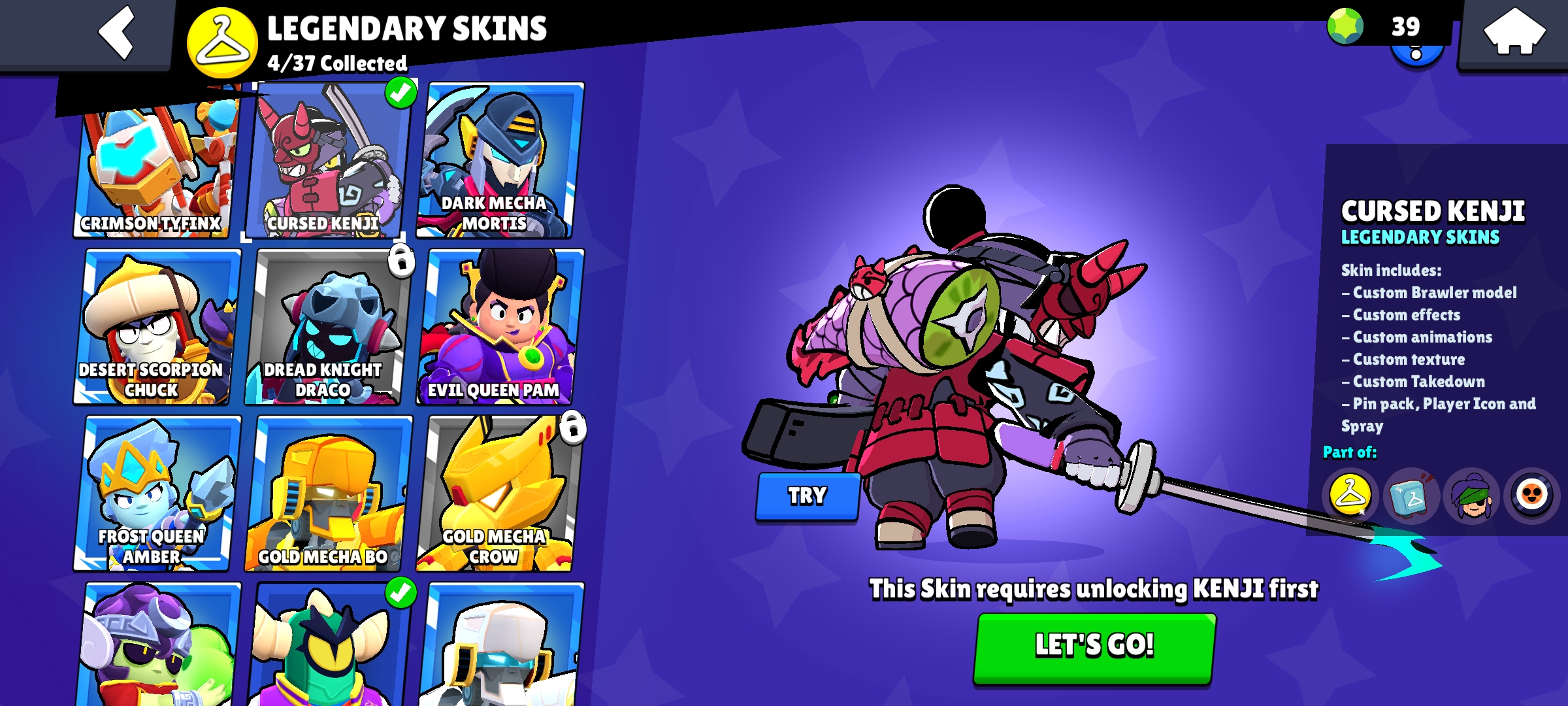Try the Cursed Kenji skin
Image resolution: width=1568 pixels, height=706 pixels.
tap(808, 496)
